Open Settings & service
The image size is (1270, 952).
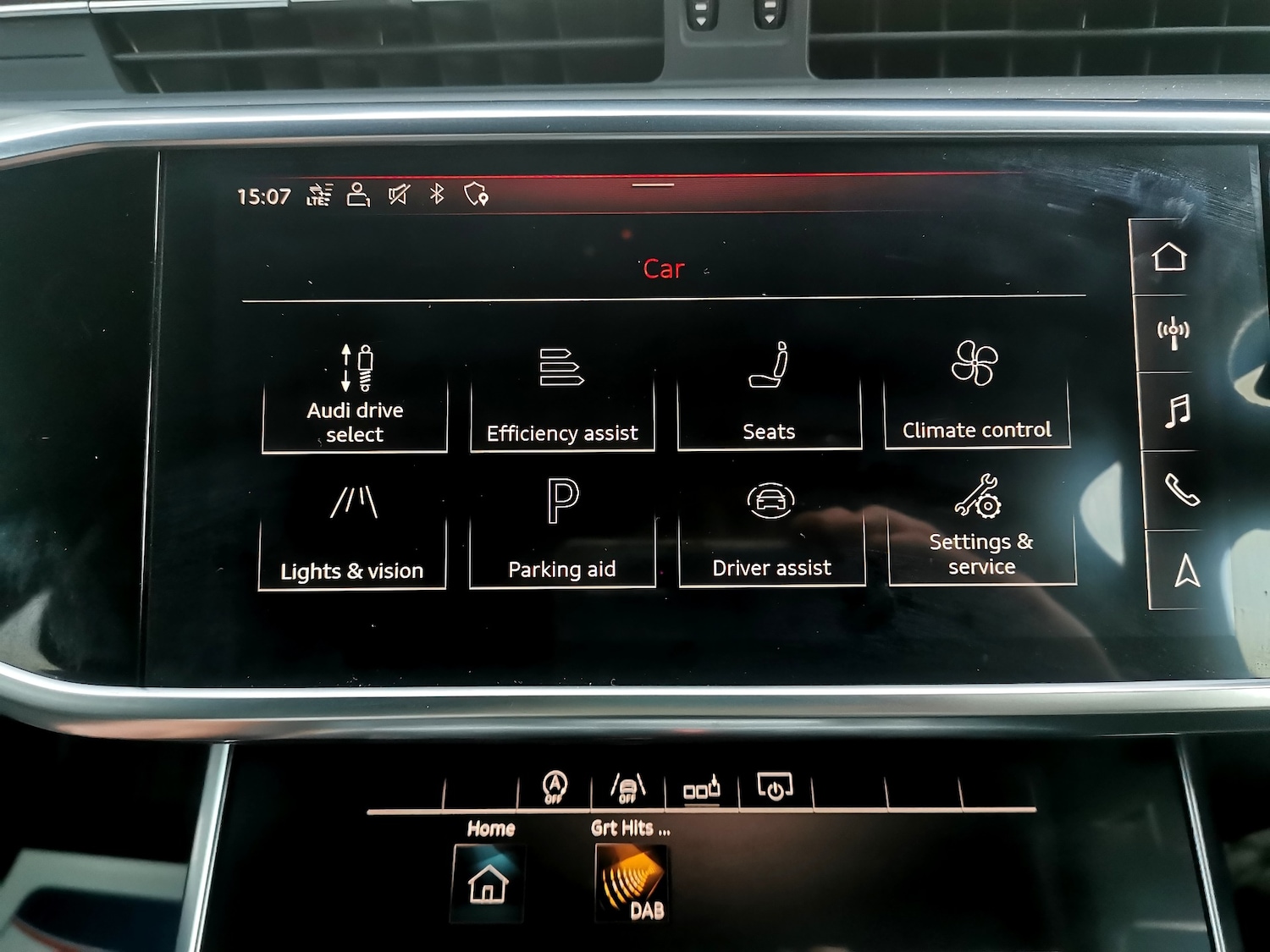[x=981, y=530]
